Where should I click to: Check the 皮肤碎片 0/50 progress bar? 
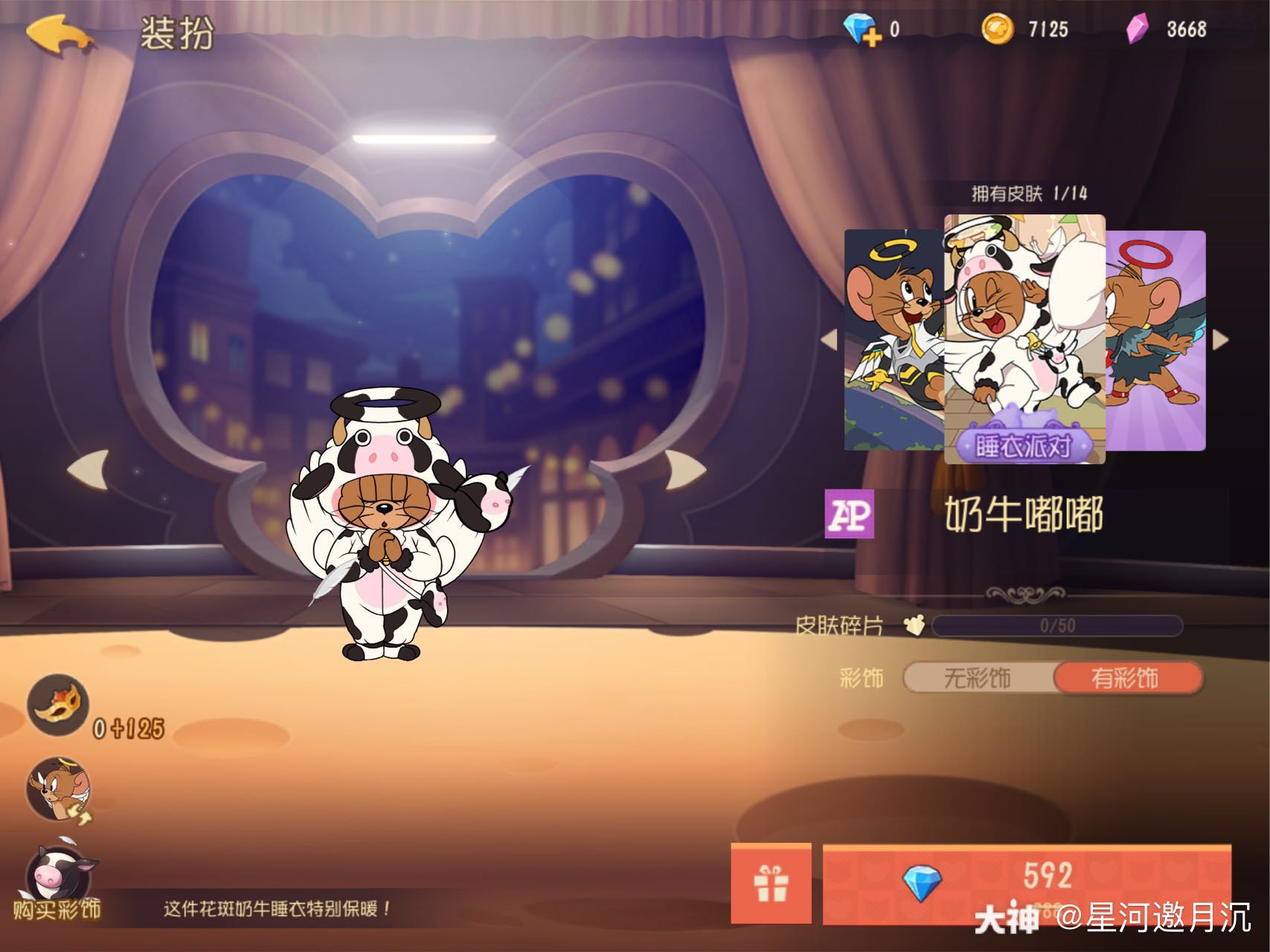pos(1056,626)
